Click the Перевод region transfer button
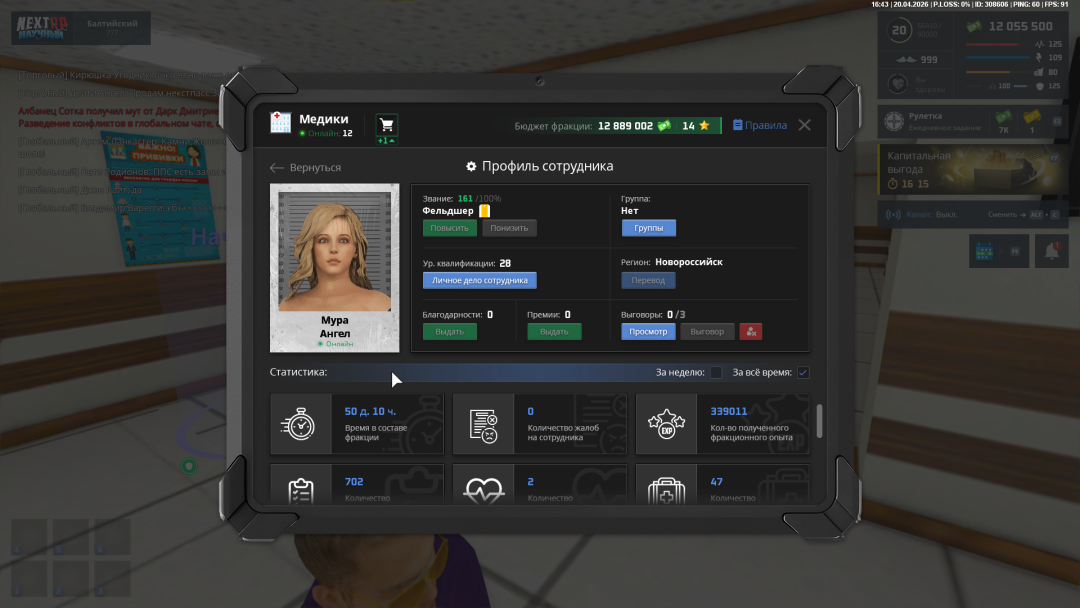1080x608 pixels. coord(648,281)
